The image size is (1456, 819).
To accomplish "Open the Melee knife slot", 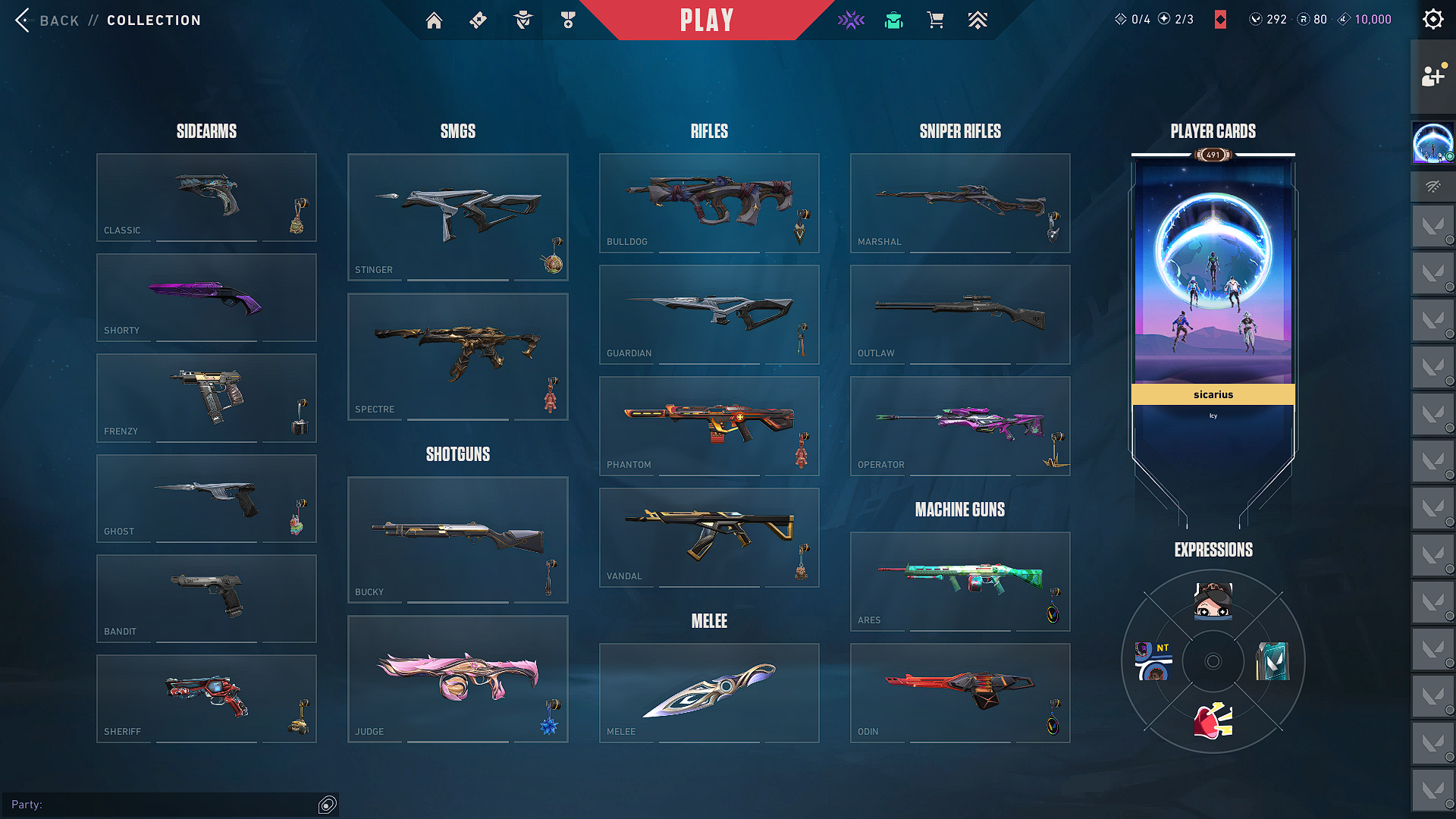I will click(x=709, y=692).
